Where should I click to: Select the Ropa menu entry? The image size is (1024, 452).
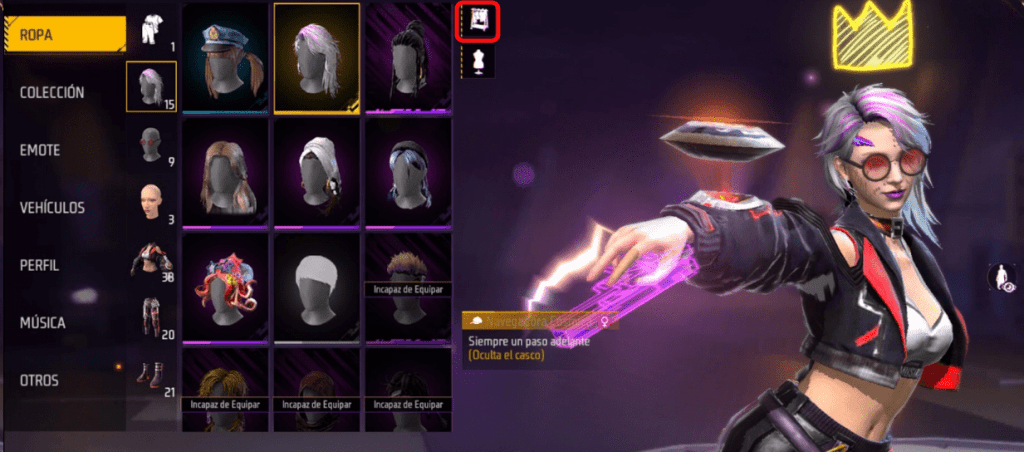pos(62,35)
